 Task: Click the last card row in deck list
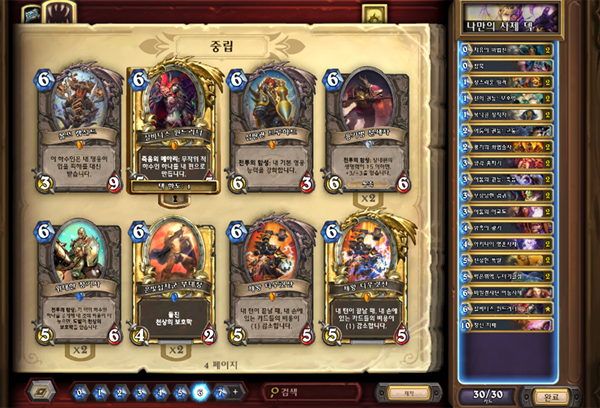tap(506, 324)
